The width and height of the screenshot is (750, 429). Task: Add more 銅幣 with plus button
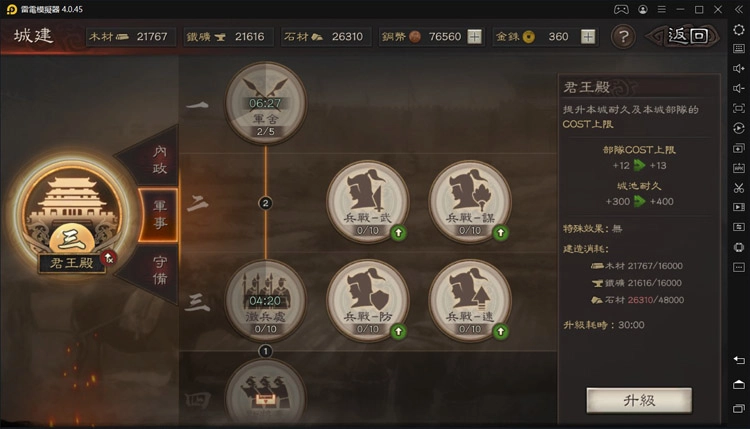(x=474, y=37)
